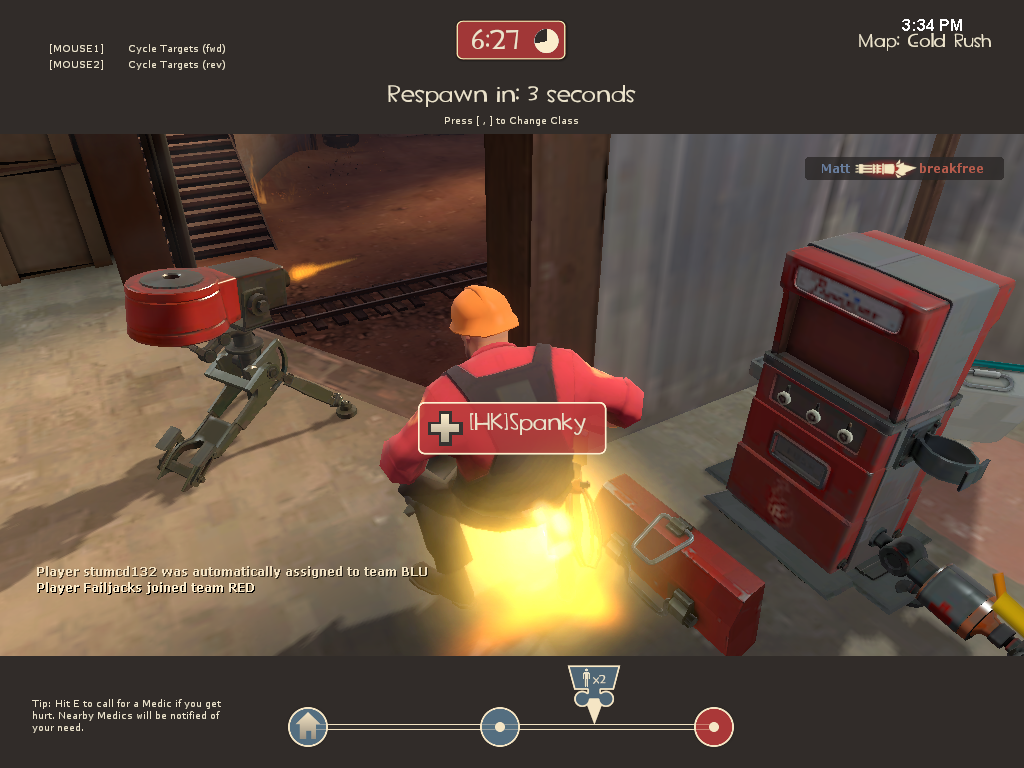
Task: Click the [HK]Spanky spectator target nameplate
Action: pos(512,428)
